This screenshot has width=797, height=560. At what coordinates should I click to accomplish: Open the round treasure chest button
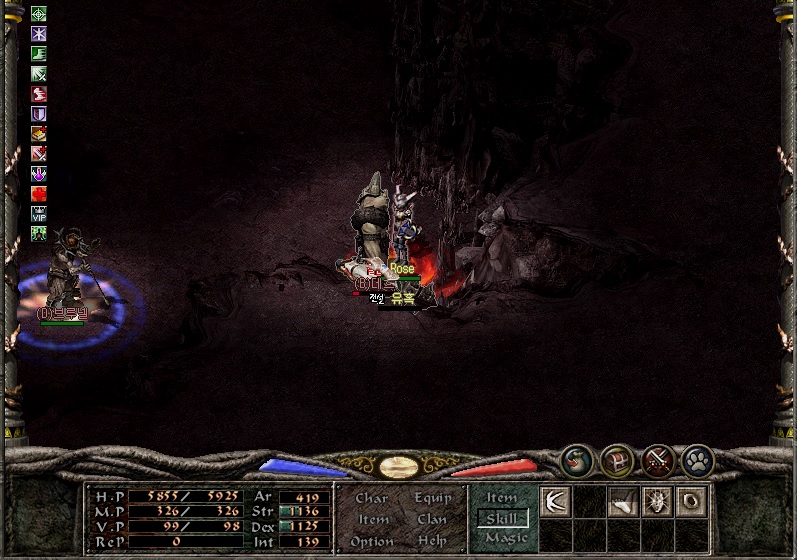(x=617, y=461)
